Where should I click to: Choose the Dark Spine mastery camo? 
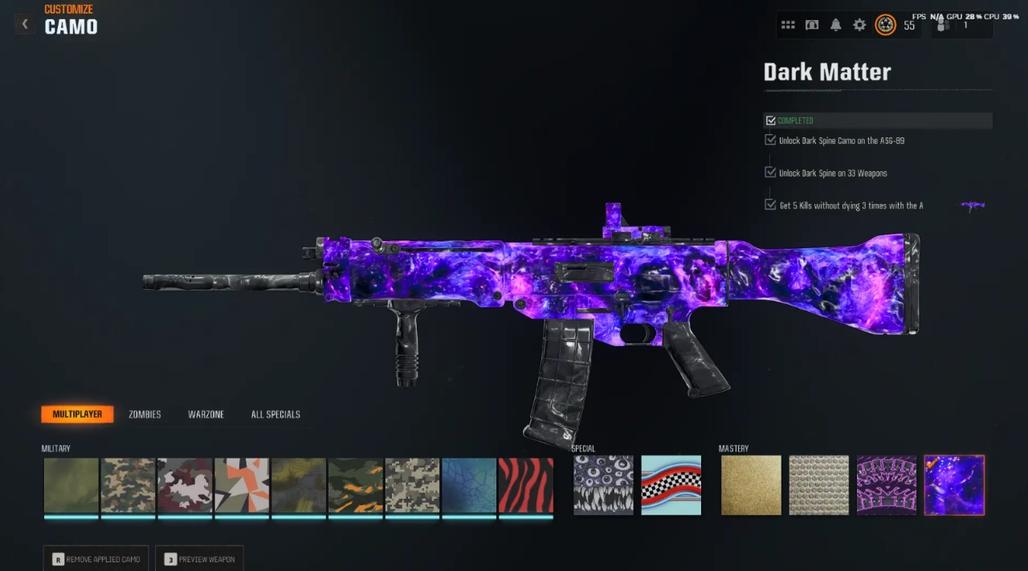pos(886,486)
